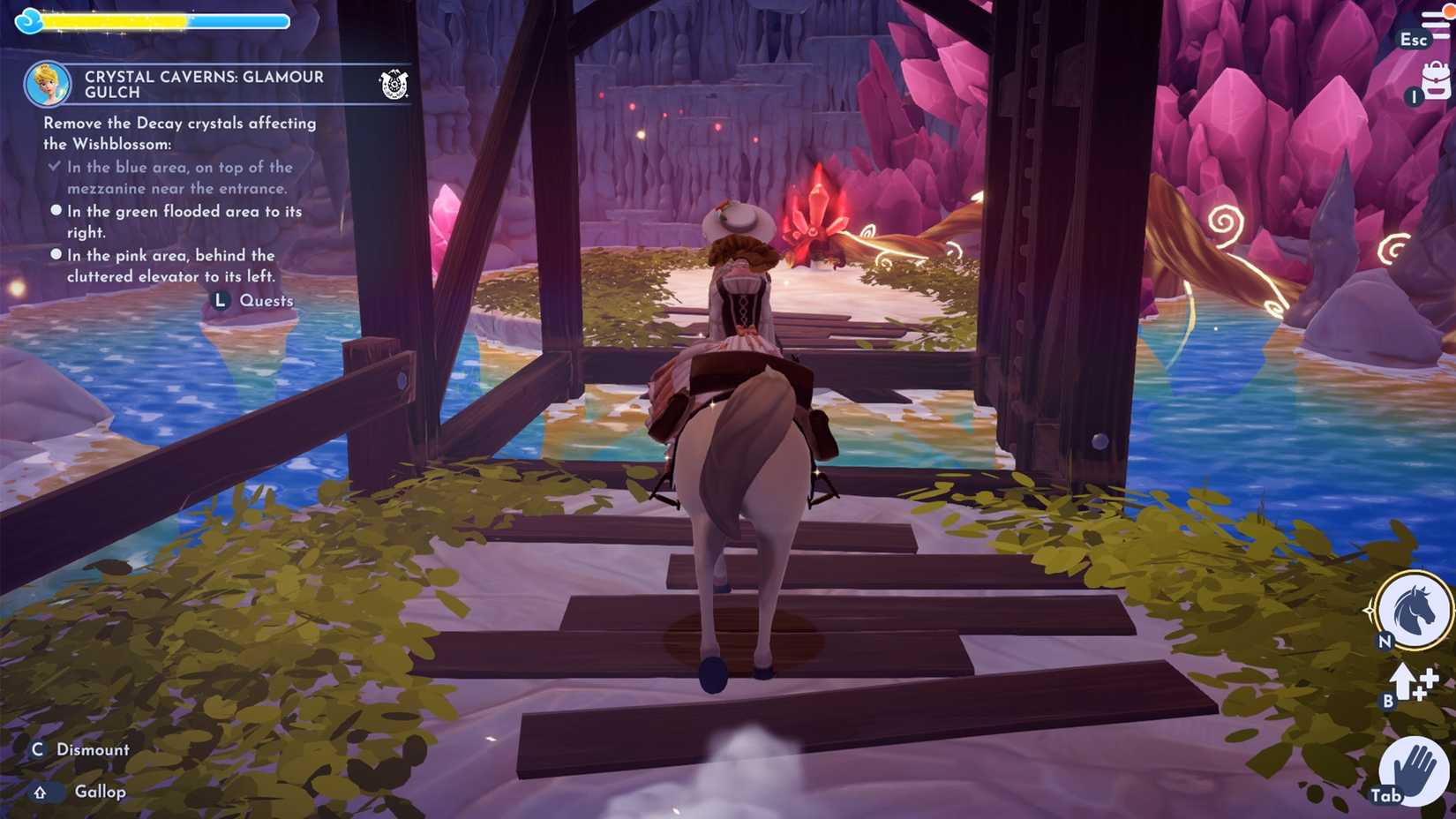Select Tinker Bell's portrait
The width and height of the screenshot is (1456, 819).
click(47, 85)
